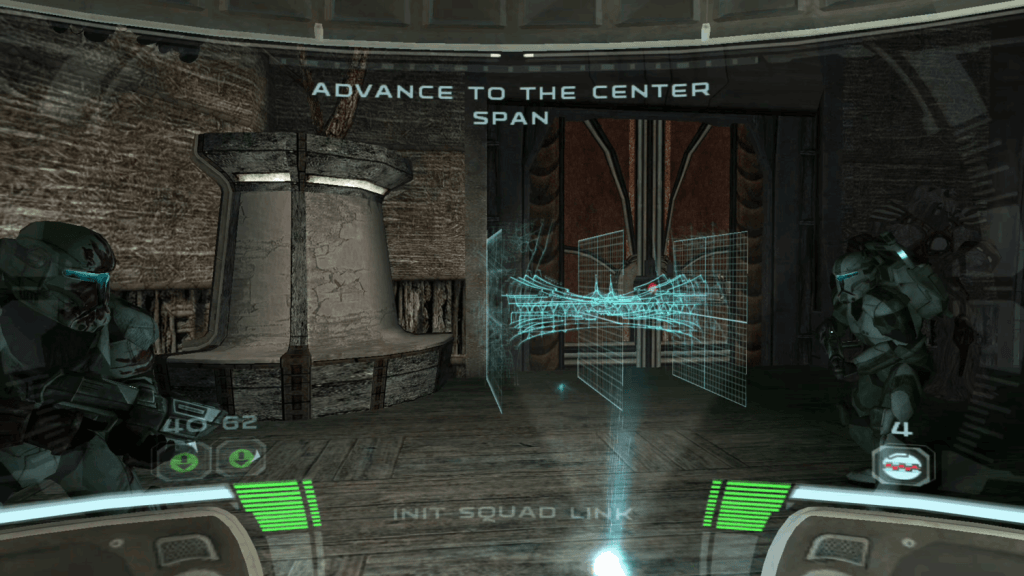The height and width of the screenshot is (576, 1024).
Task: Select the thermal detonator grenade icon
Action: pos(904,463)
